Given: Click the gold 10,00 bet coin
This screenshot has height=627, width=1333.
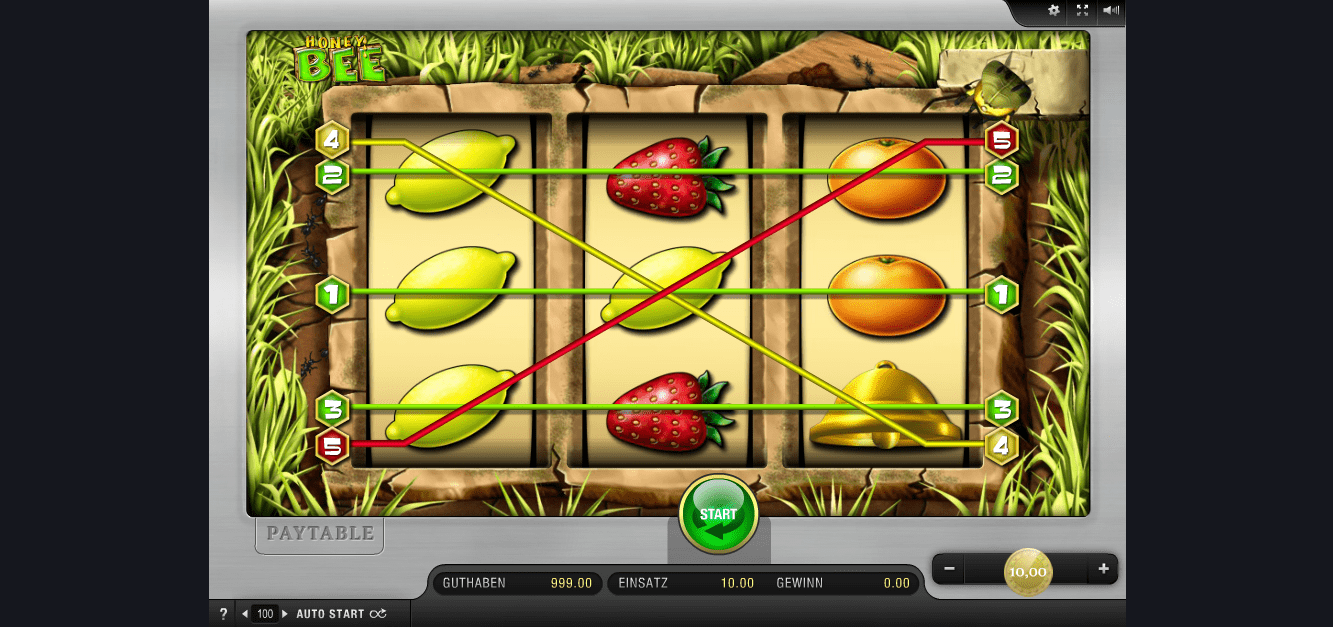Looking at the screenshot, I should coord(1027,571).
